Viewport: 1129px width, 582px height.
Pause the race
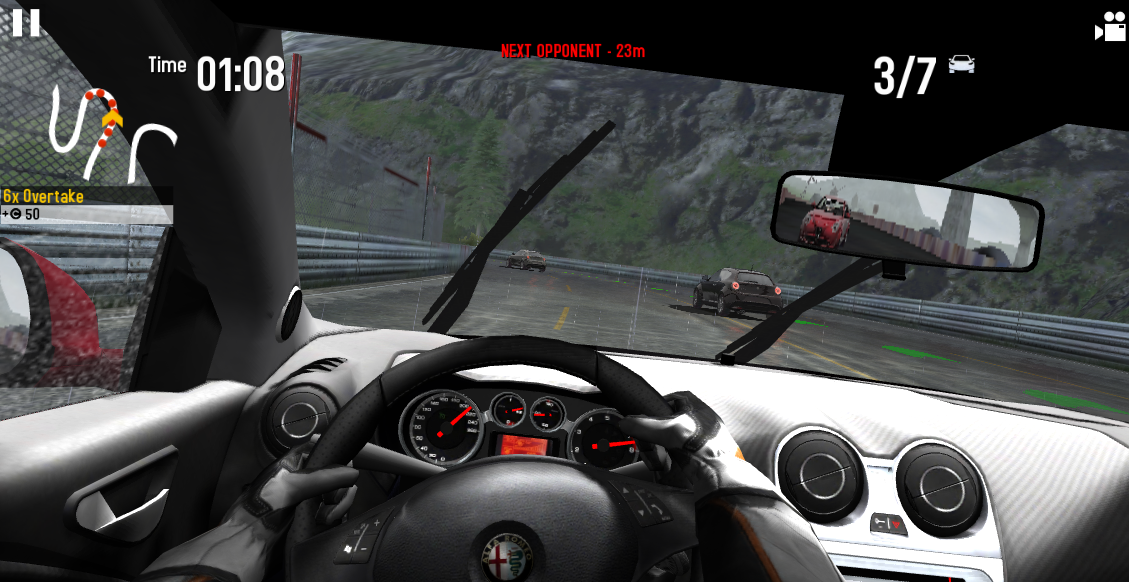26,22
